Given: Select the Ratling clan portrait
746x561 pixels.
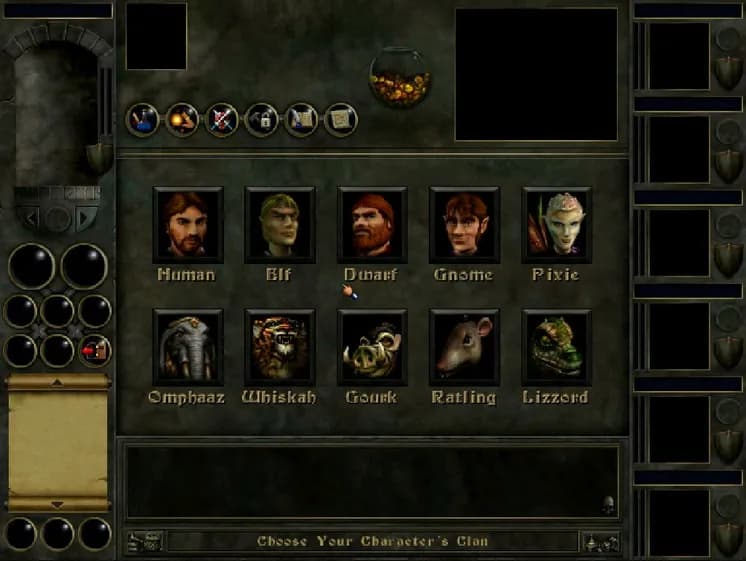Looking at the screenshot, I should (x=464, y=347).
